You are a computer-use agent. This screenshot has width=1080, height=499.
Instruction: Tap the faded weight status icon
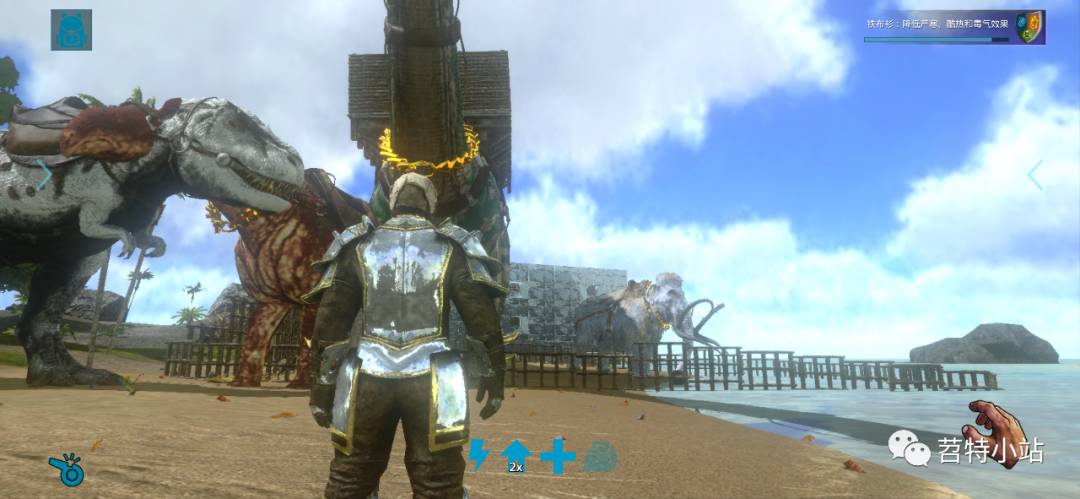(x=600, y=456)
